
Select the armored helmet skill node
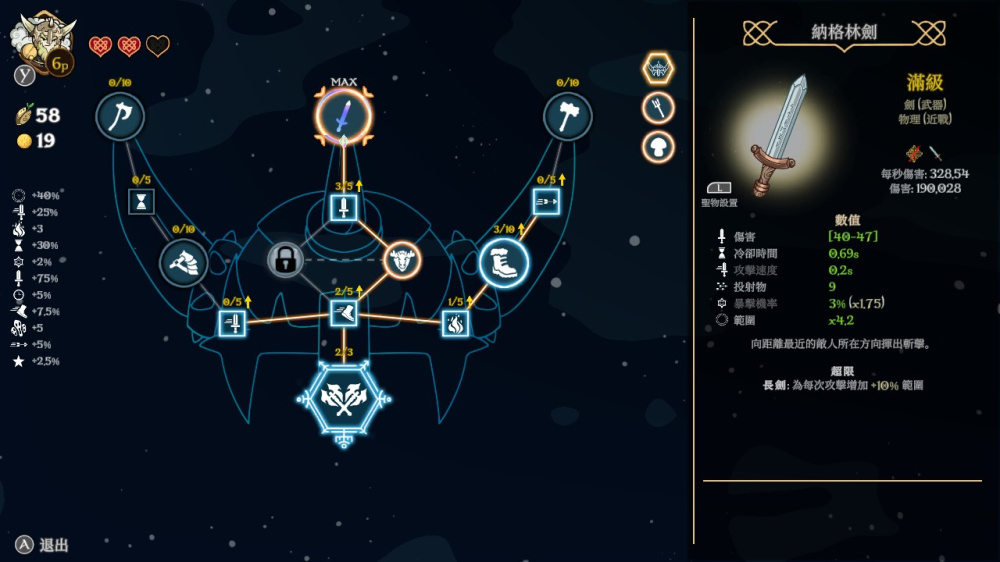(x=184, y=263)
